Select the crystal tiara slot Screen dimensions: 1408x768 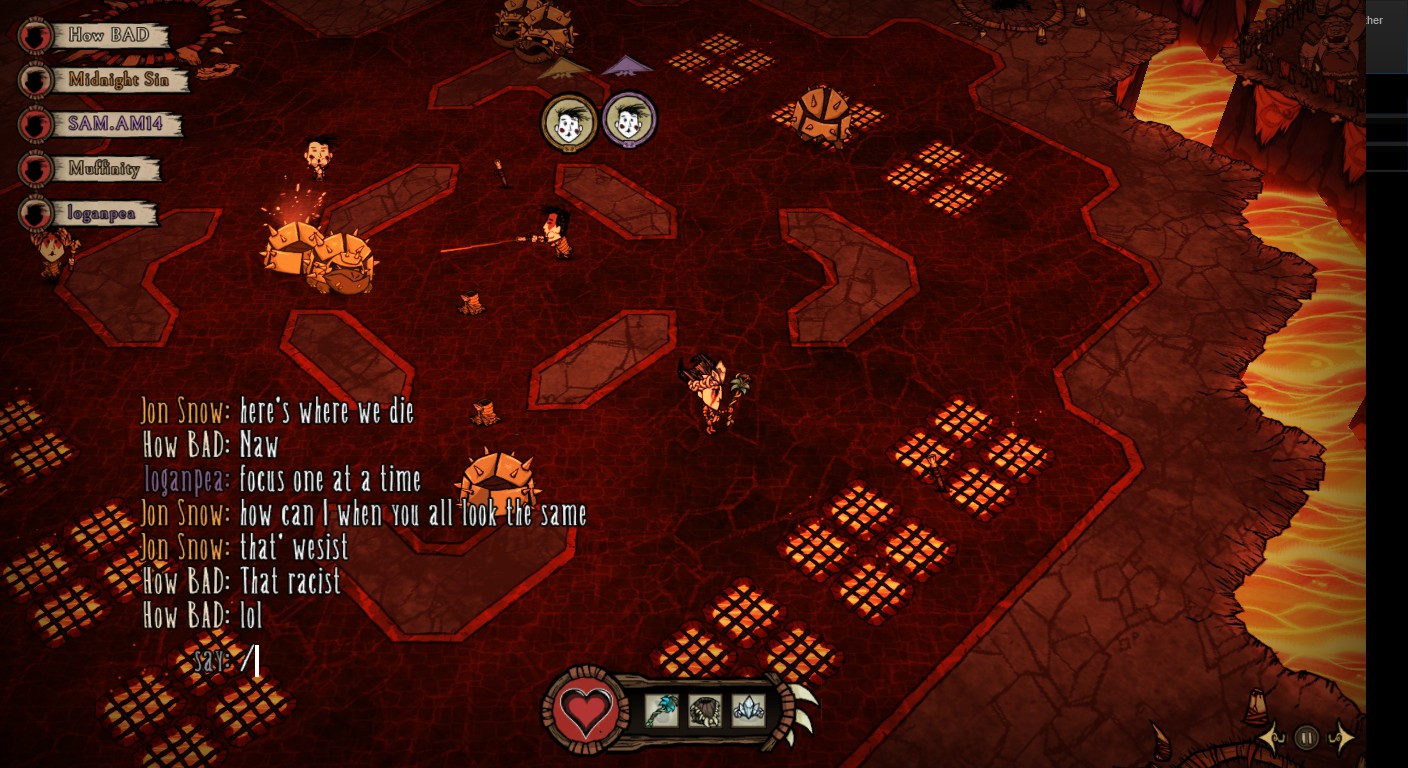point(748,710)
